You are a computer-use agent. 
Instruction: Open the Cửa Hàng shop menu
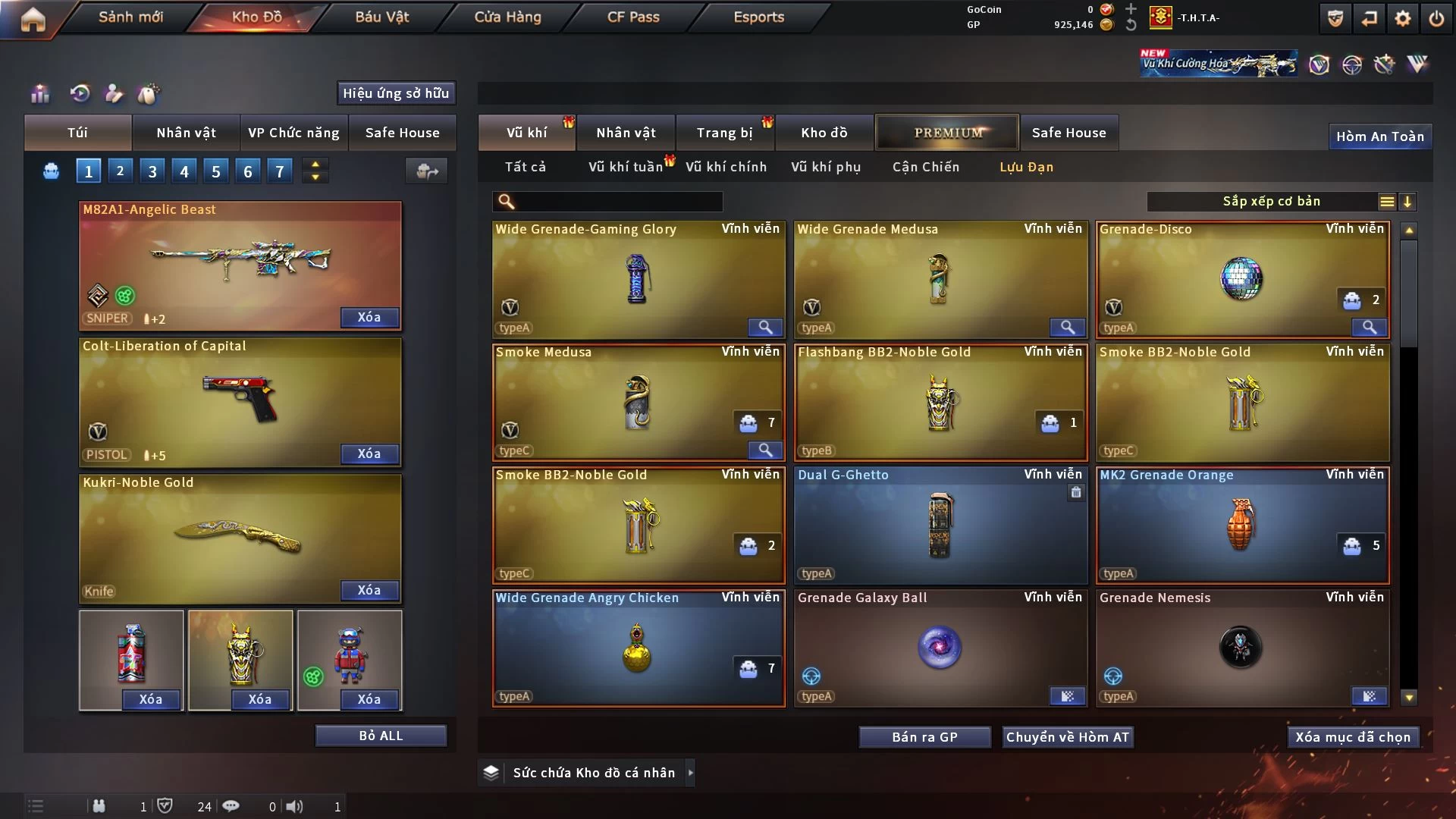click(507, 17)
